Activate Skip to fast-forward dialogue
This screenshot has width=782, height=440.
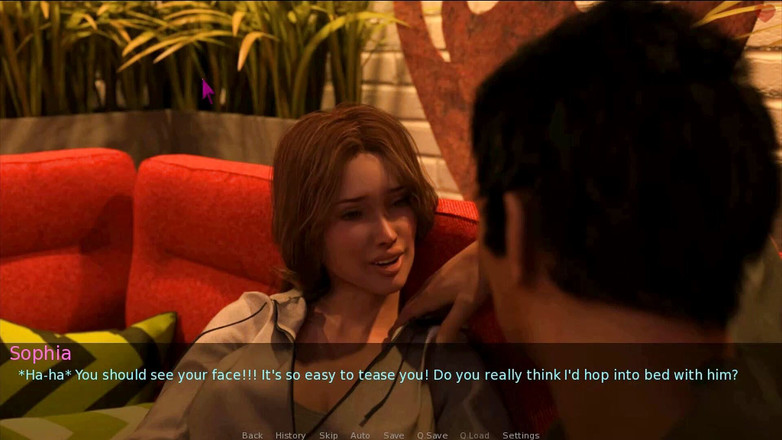[x=328, y=435]
